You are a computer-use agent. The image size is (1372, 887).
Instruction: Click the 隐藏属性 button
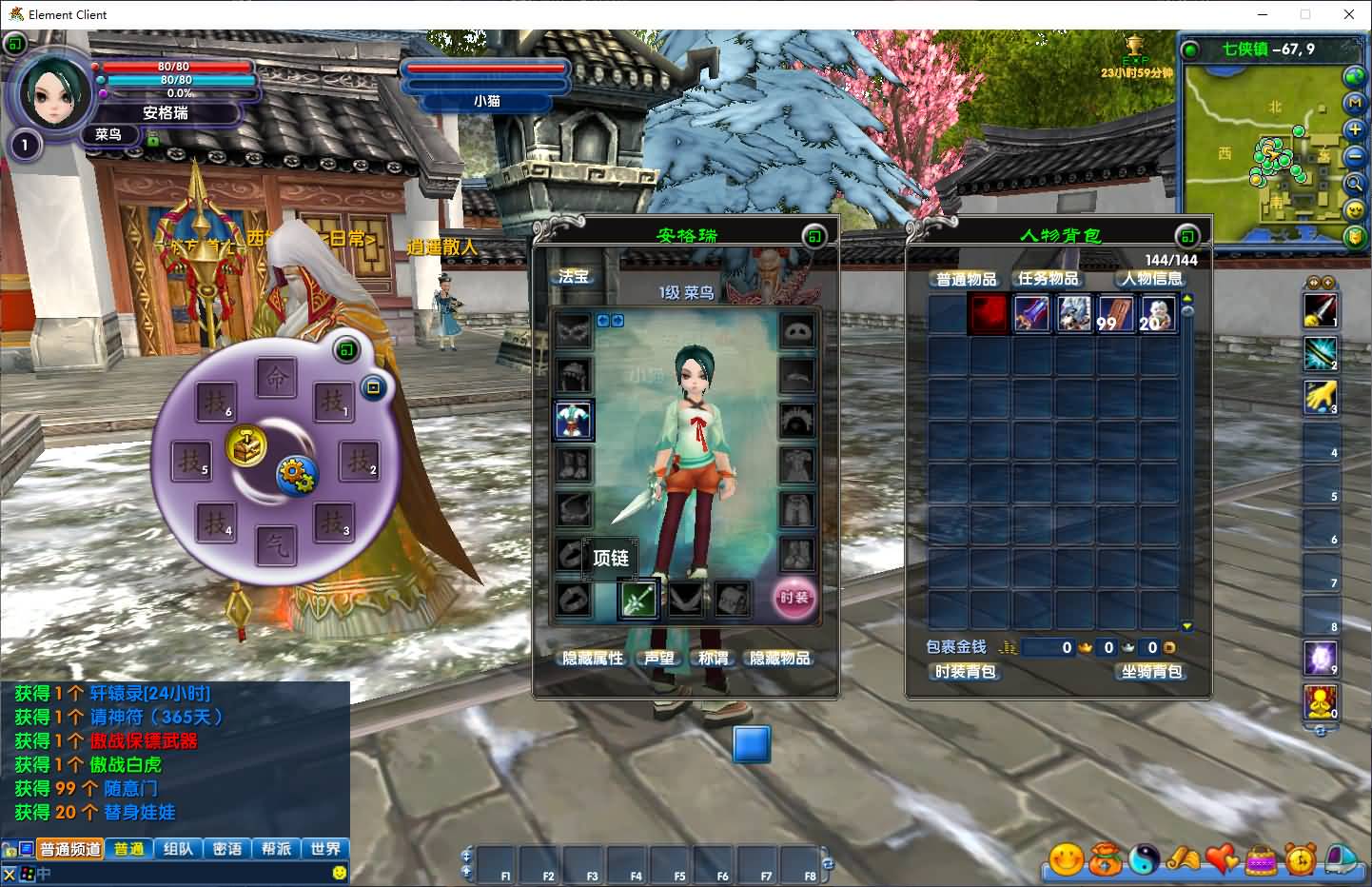point(593,659)
